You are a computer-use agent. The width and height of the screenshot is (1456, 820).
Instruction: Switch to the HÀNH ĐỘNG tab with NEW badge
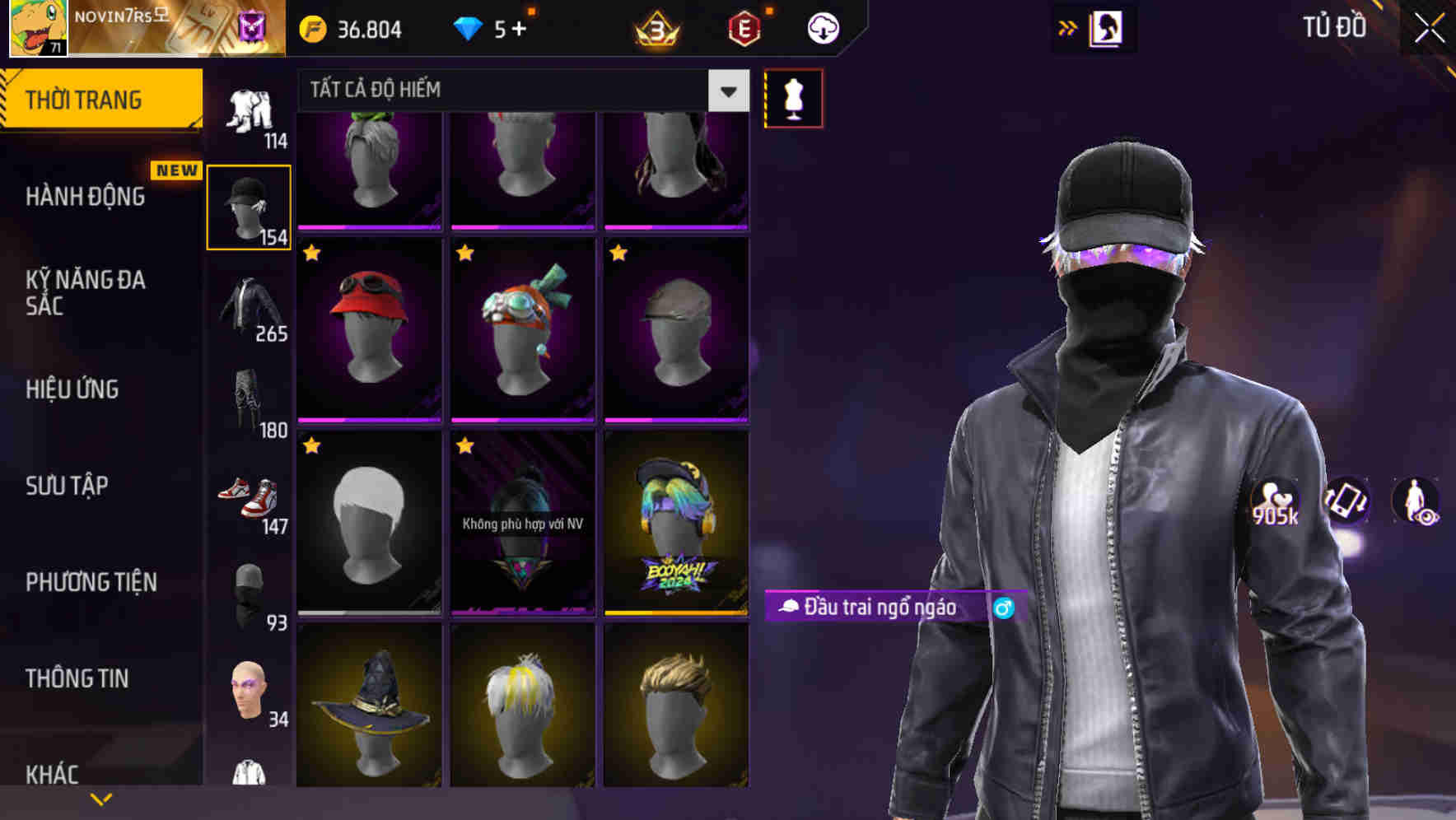[x=86, y=197]
